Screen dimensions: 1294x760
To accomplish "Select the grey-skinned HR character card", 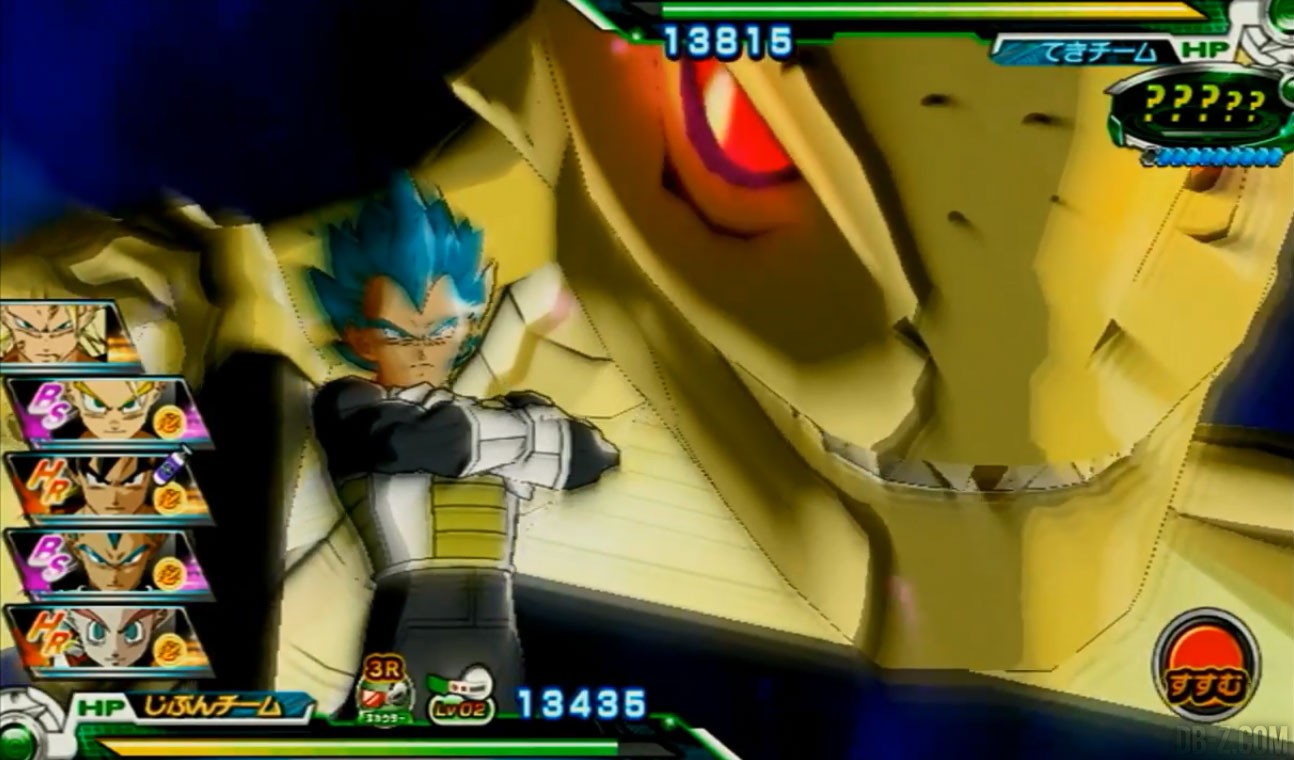I will 108,640.
